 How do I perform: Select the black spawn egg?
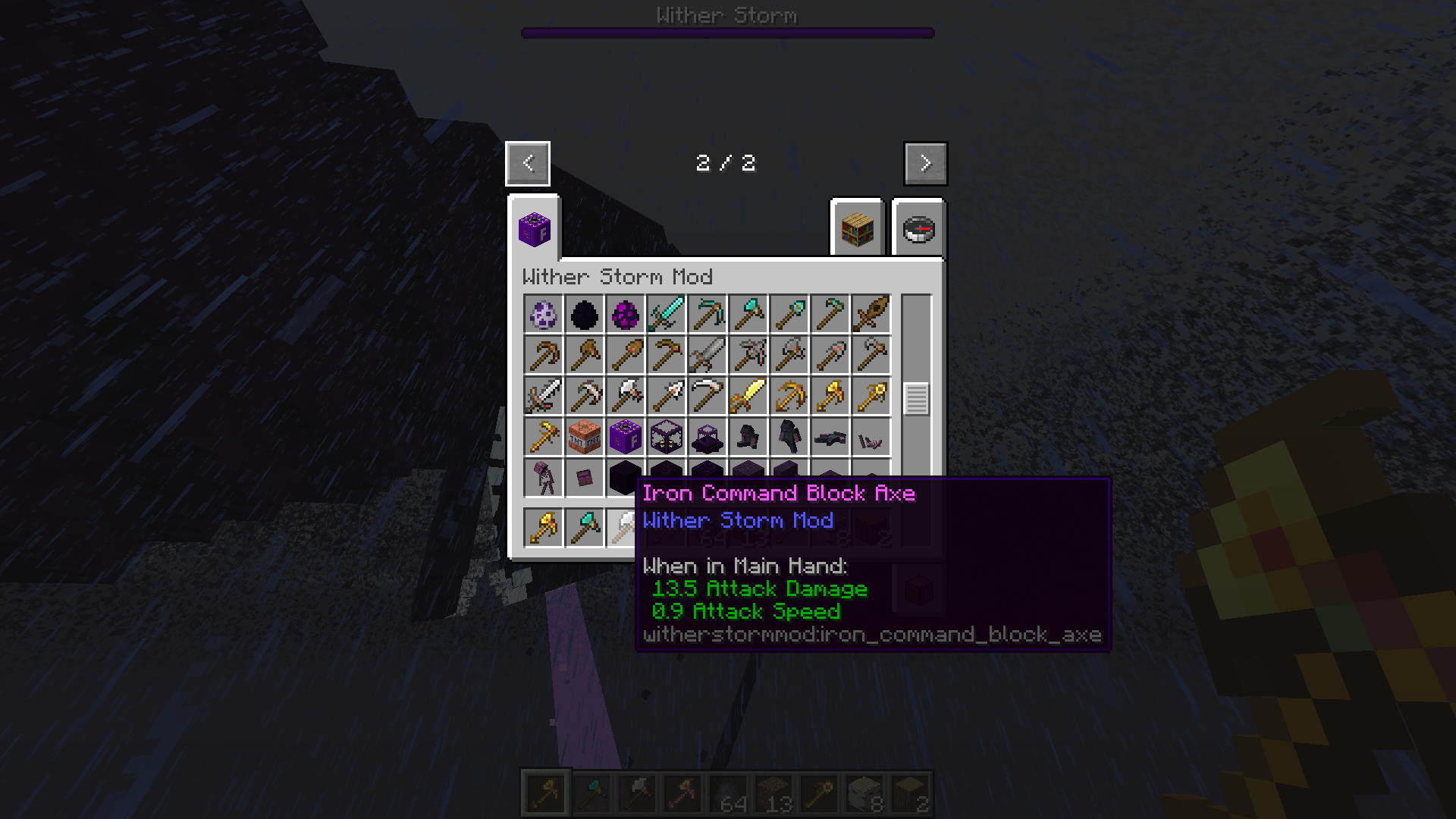point(585,315)
